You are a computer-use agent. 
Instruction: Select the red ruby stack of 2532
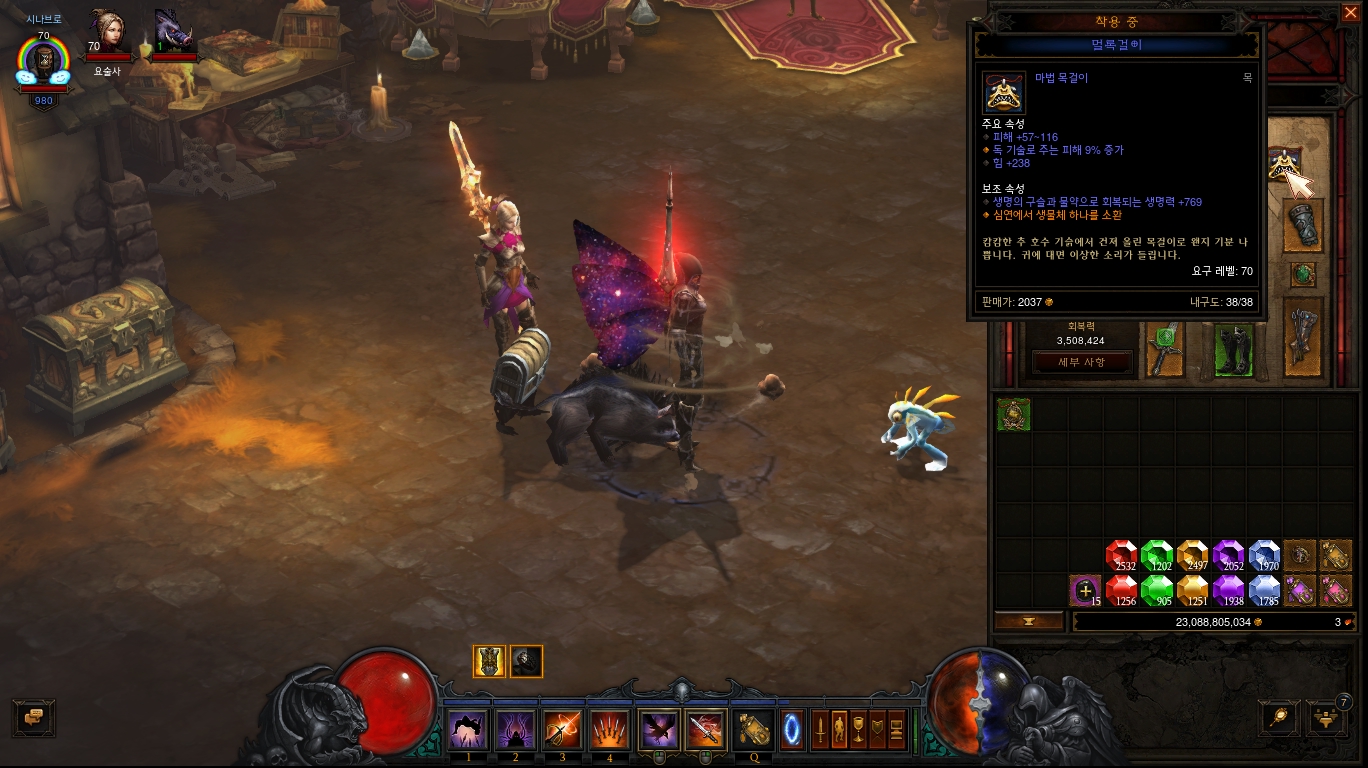[1121, 556]
